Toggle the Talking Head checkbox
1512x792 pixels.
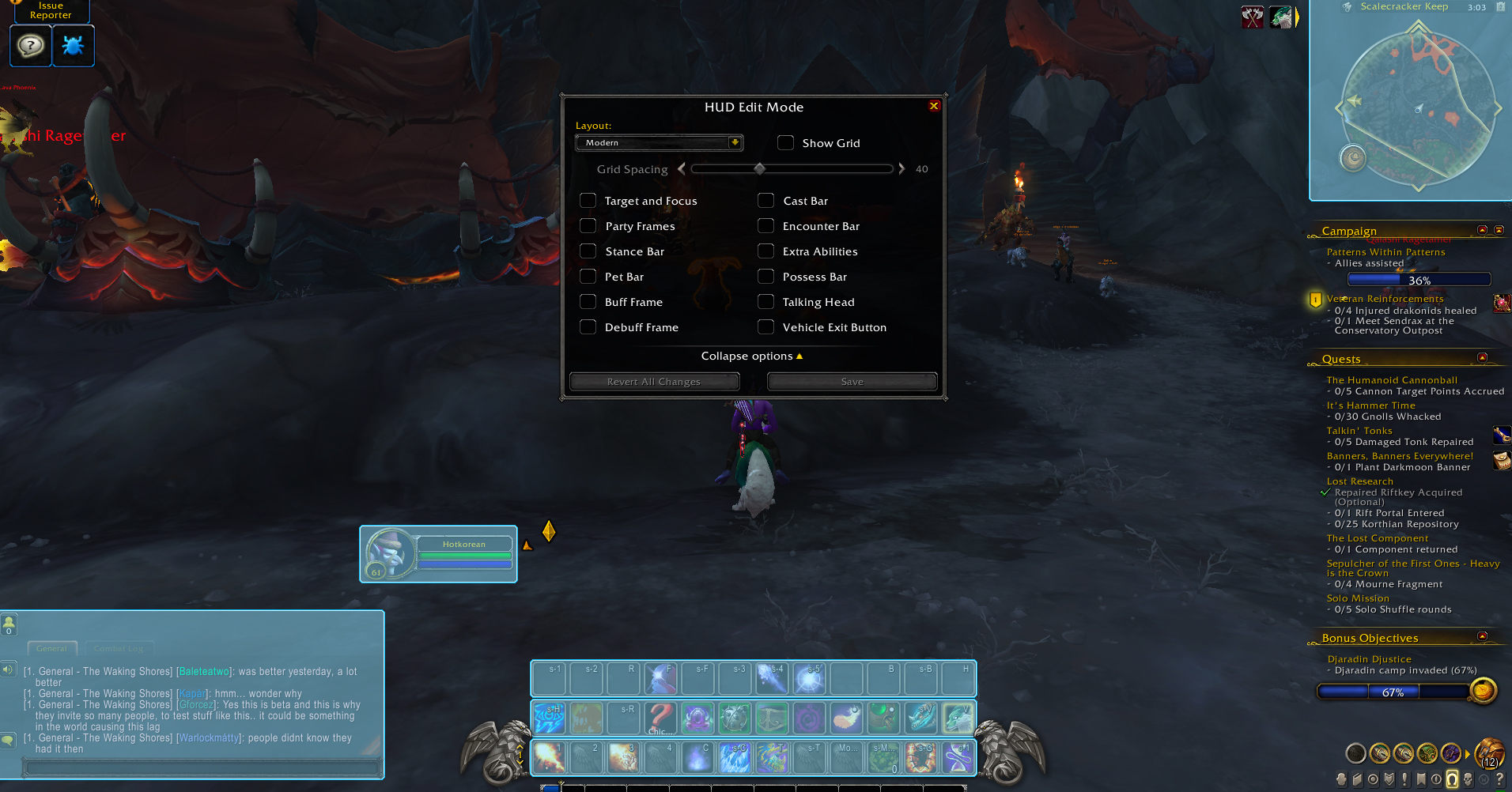(x=765, y=301)
